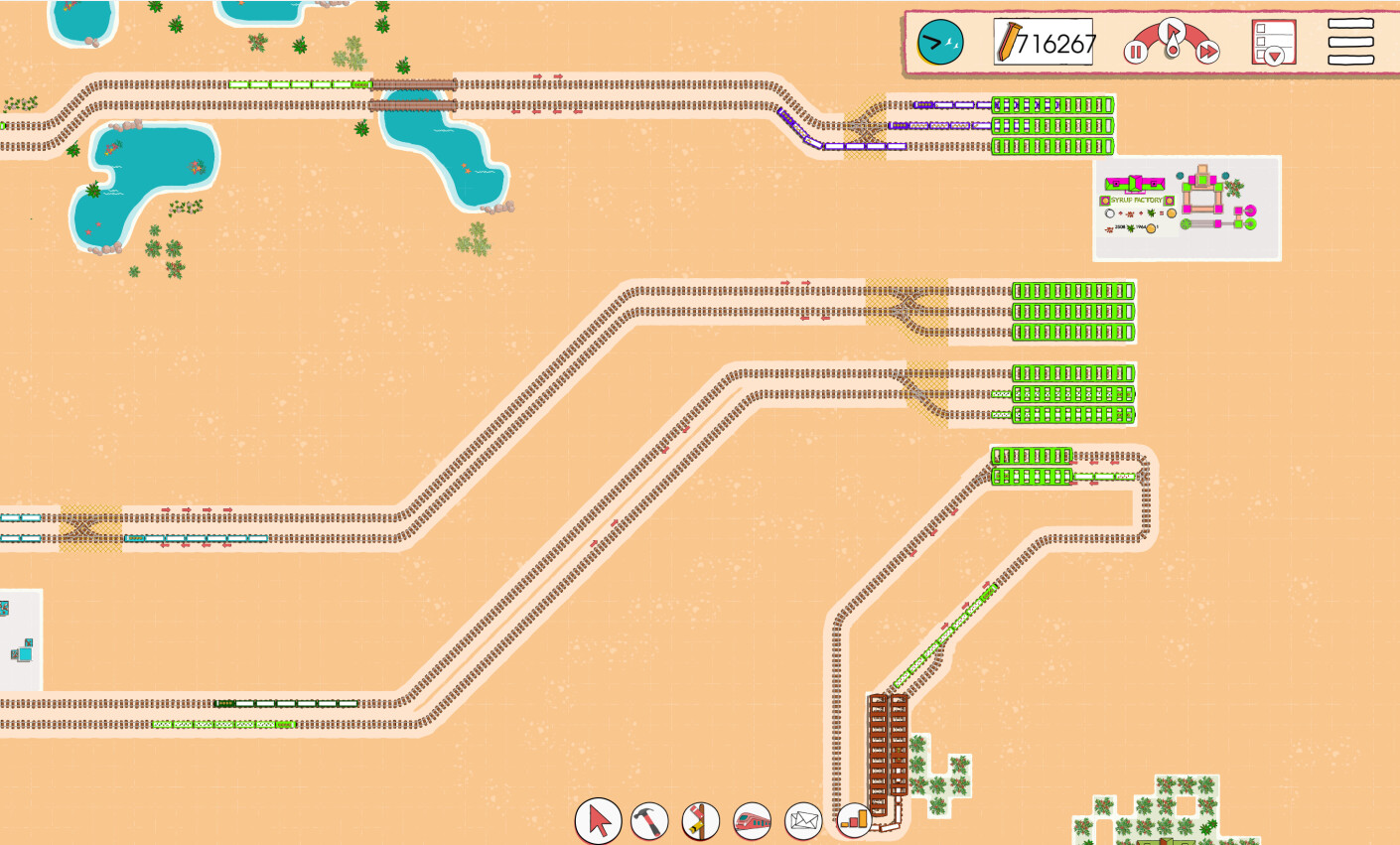The image size is (1400, 845).
Task: Open the train purchasing tool
Action: 753,821
